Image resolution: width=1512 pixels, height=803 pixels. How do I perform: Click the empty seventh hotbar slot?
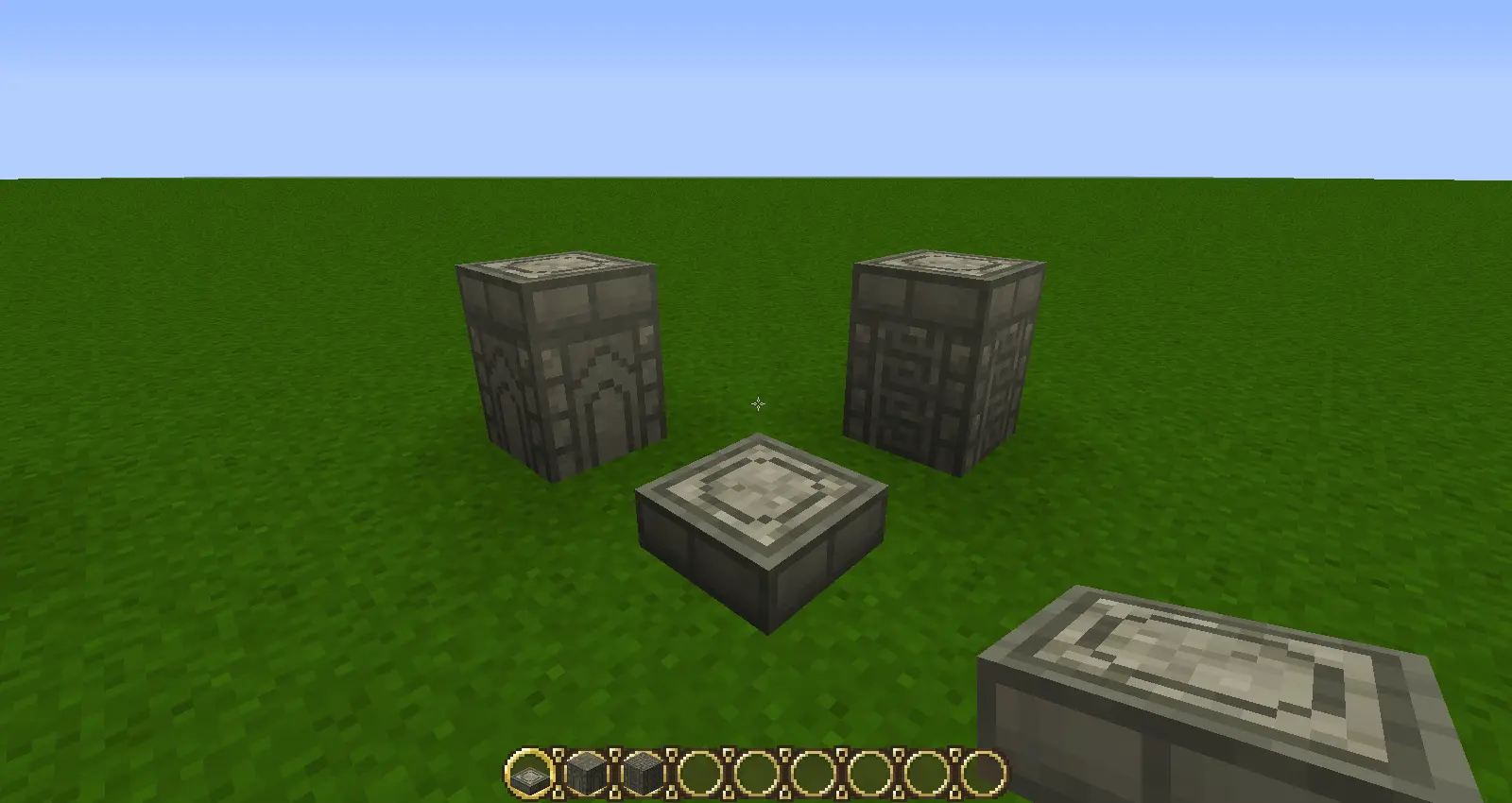pyautogui.click(x=868, y=775)
